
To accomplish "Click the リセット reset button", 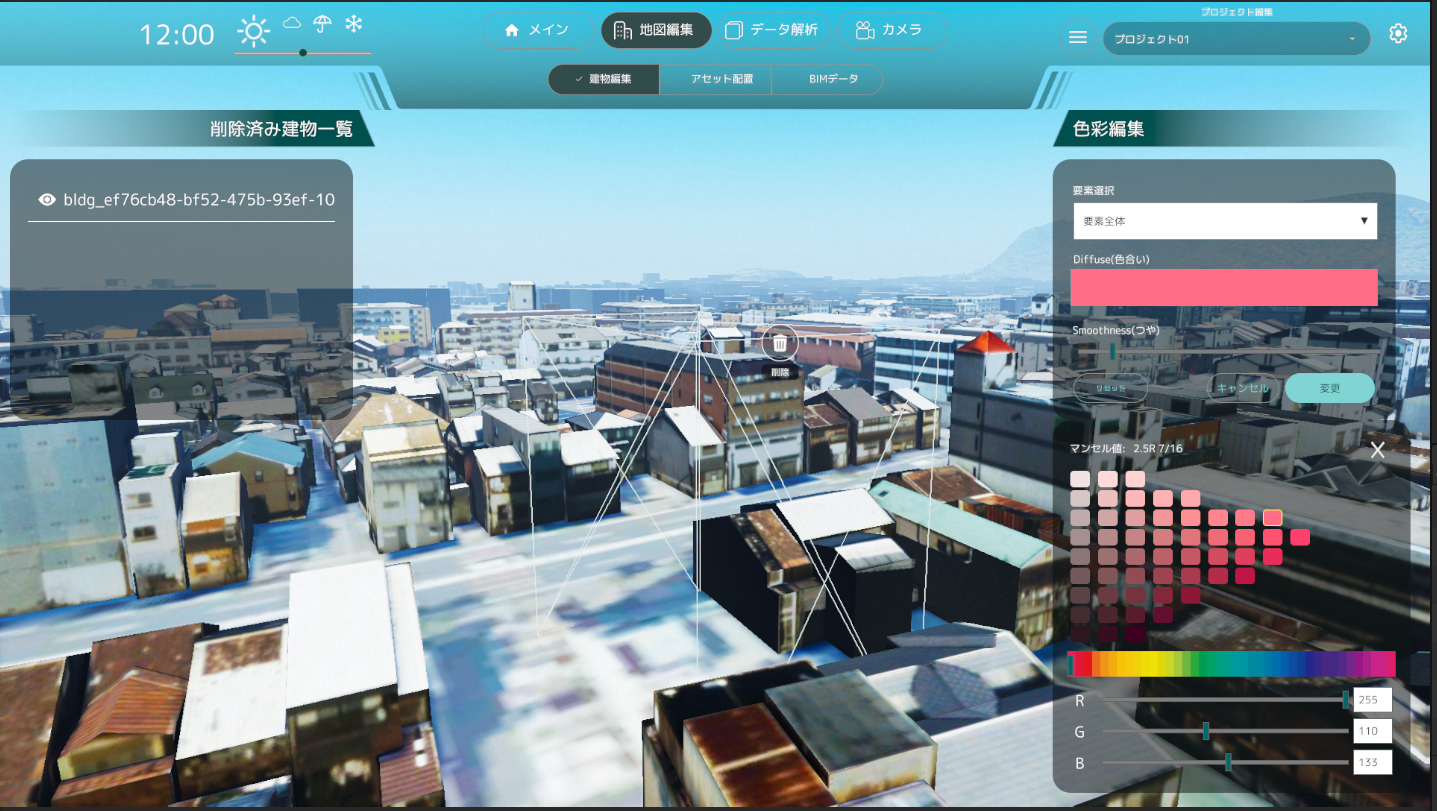I will pyautogui.click(x=1110, y=388).
